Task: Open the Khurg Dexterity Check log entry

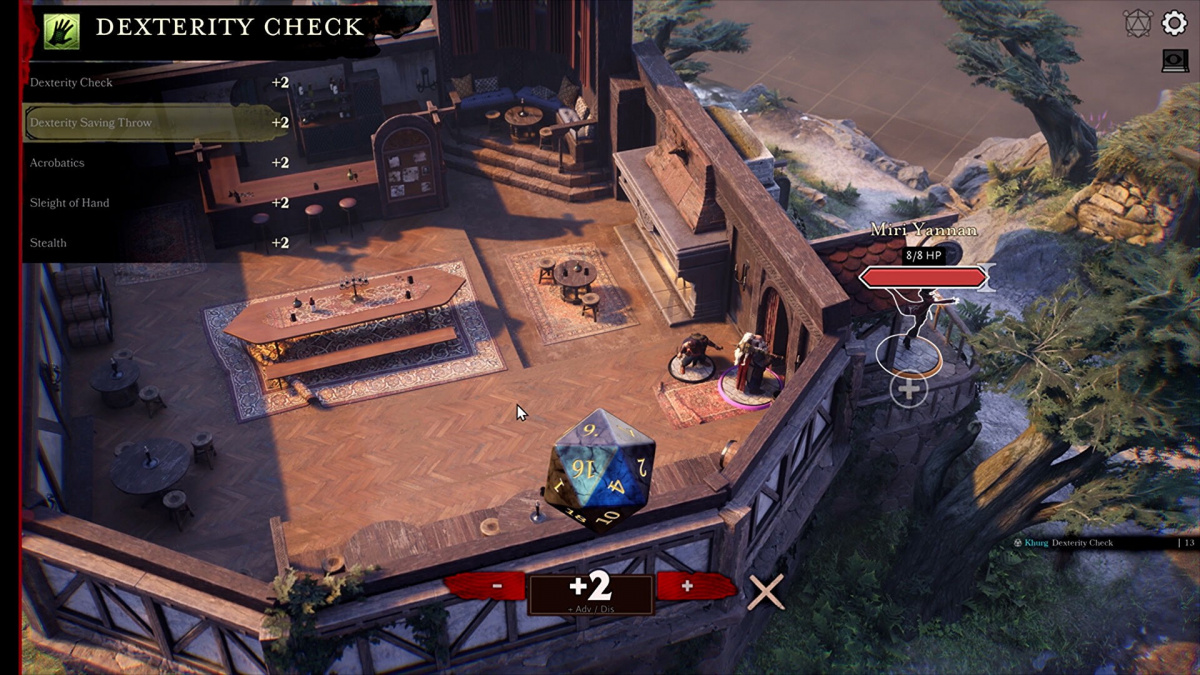Action: click(1082, 543)
